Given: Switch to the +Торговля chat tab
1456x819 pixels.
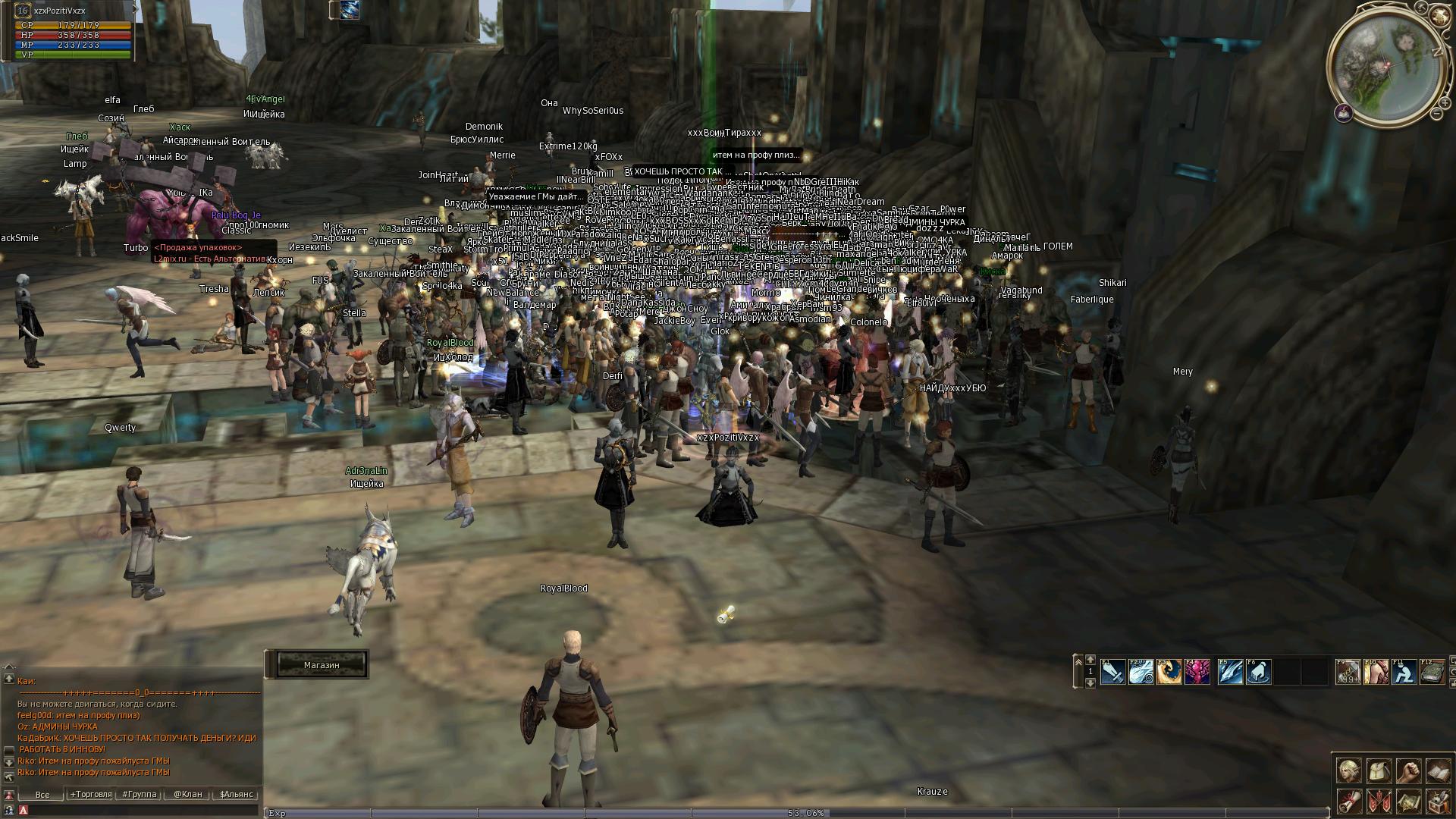Looking at the screenshot, I should 91,794.
